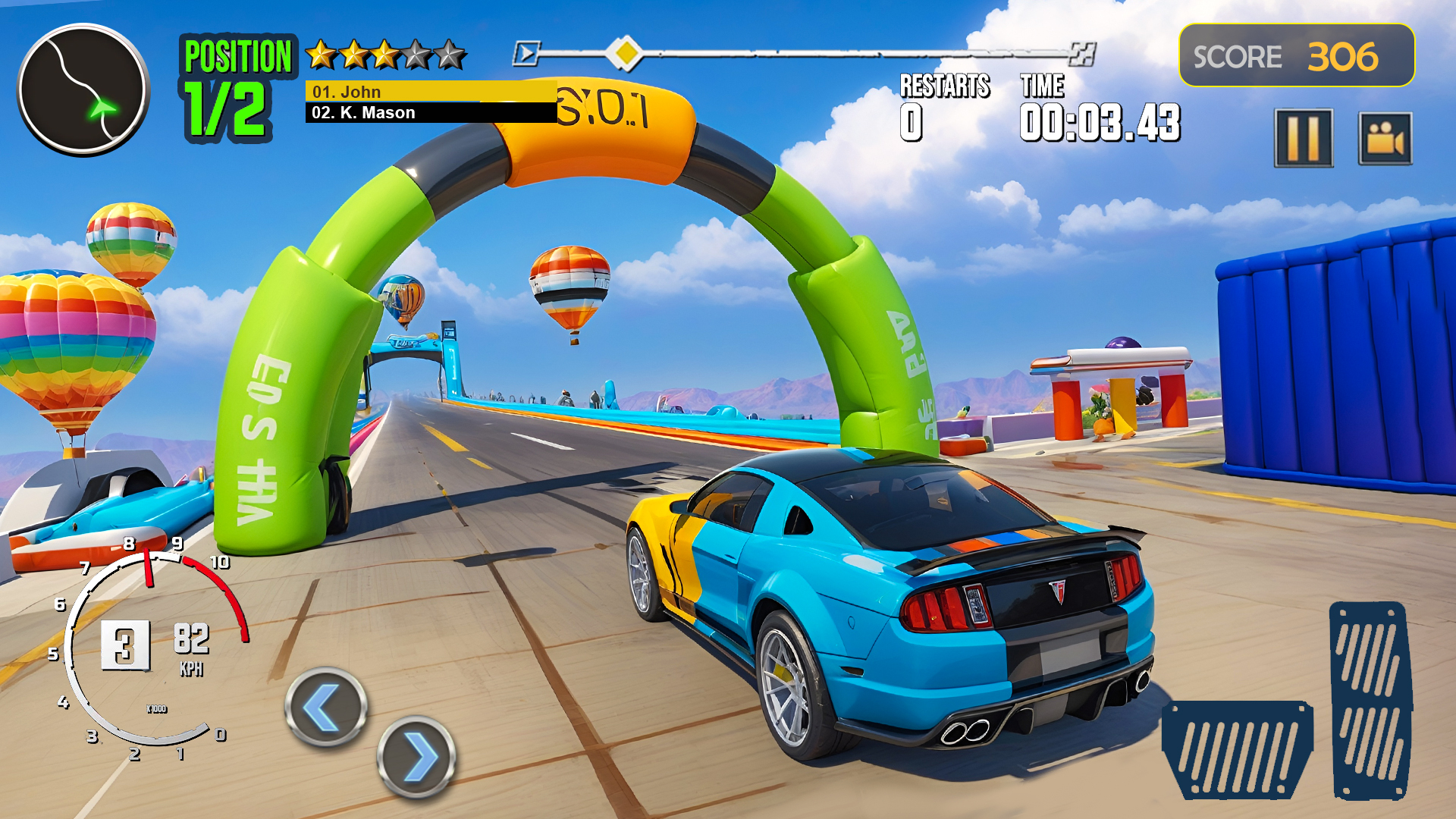1456x819 pixels.
Task: View the star rating display
Action: 384,53
